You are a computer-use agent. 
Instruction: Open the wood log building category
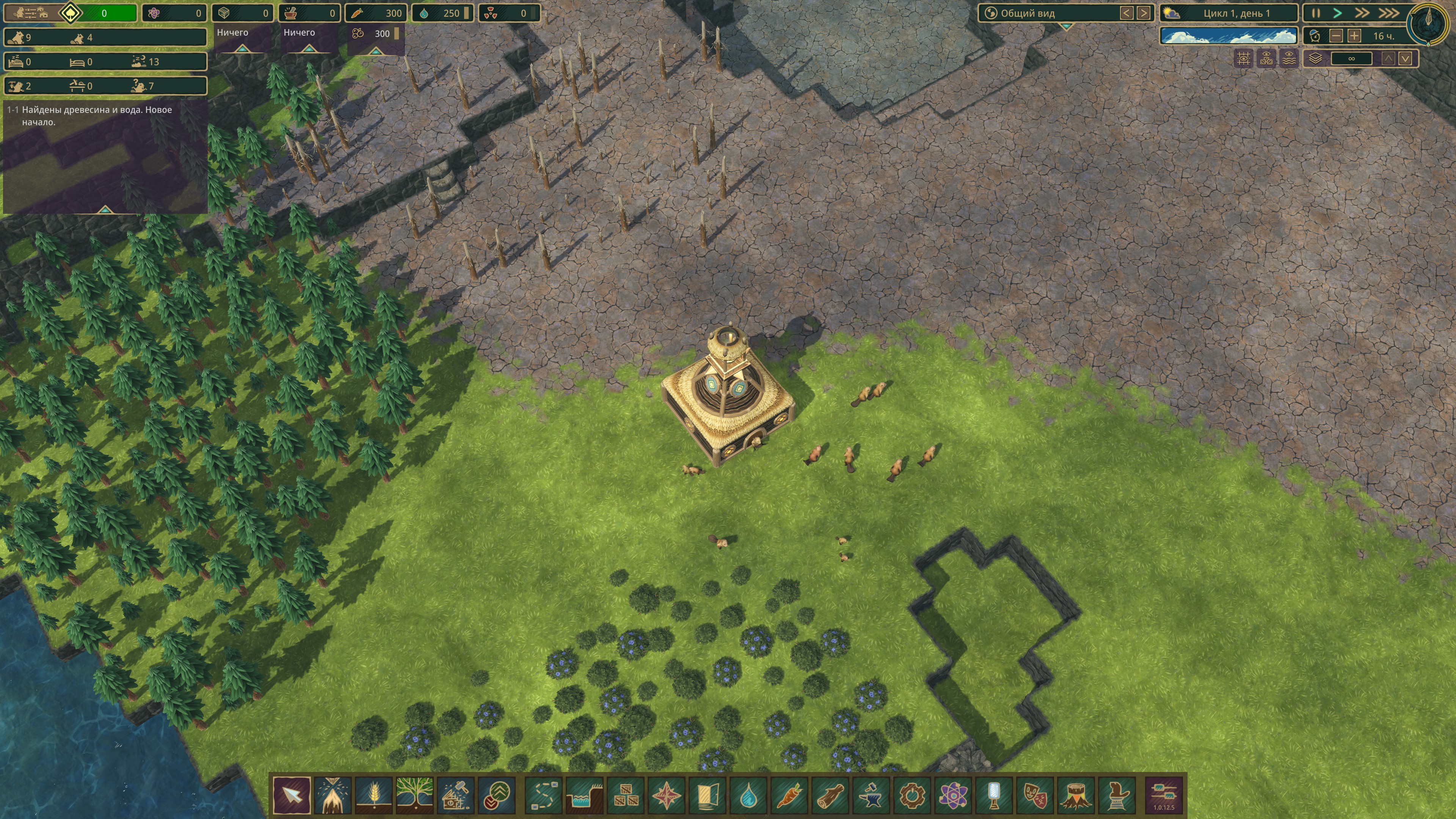[830, 795]
